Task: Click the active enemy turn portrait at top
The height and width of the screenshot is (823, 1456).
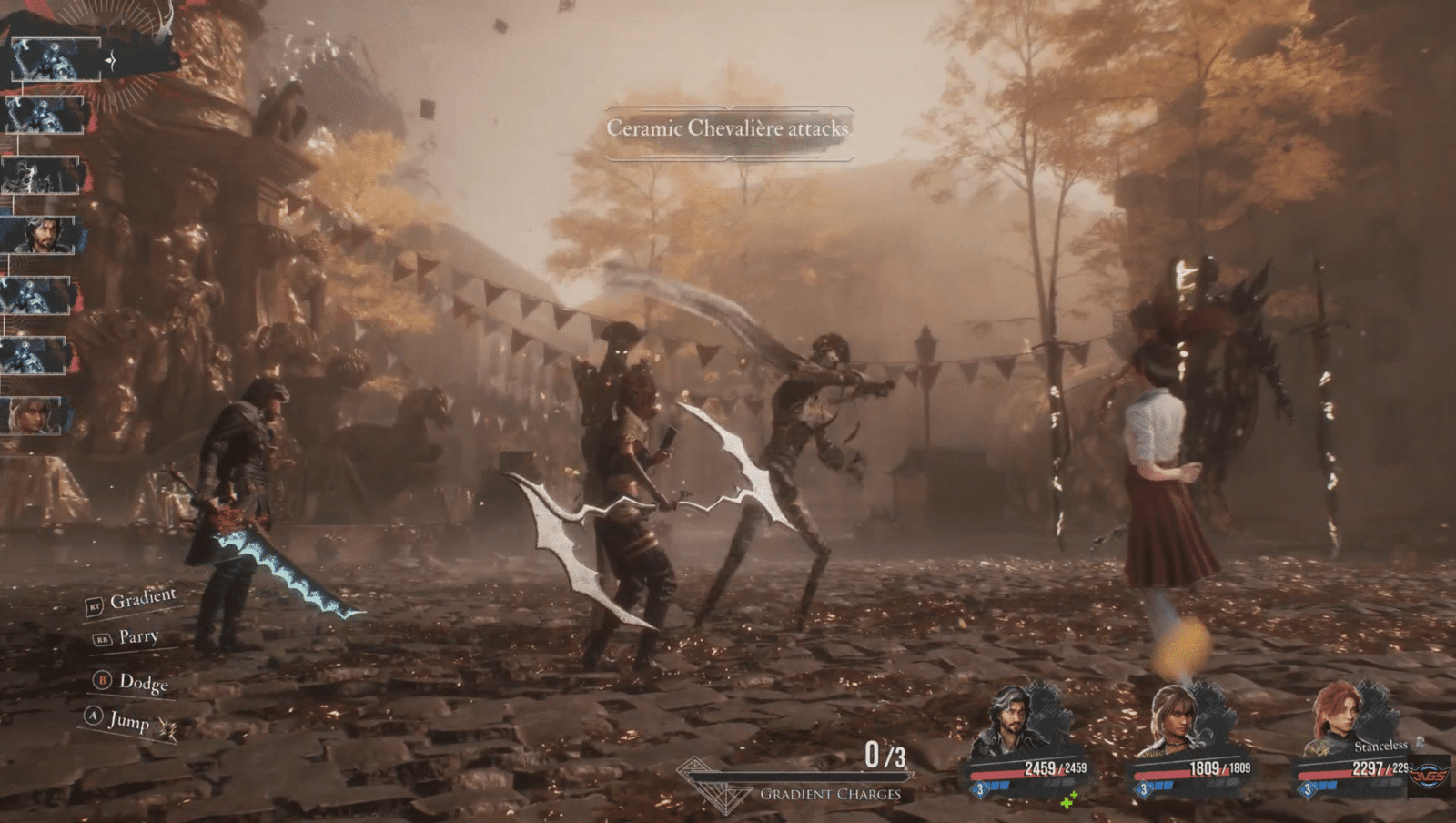Action: pos(56,59)
